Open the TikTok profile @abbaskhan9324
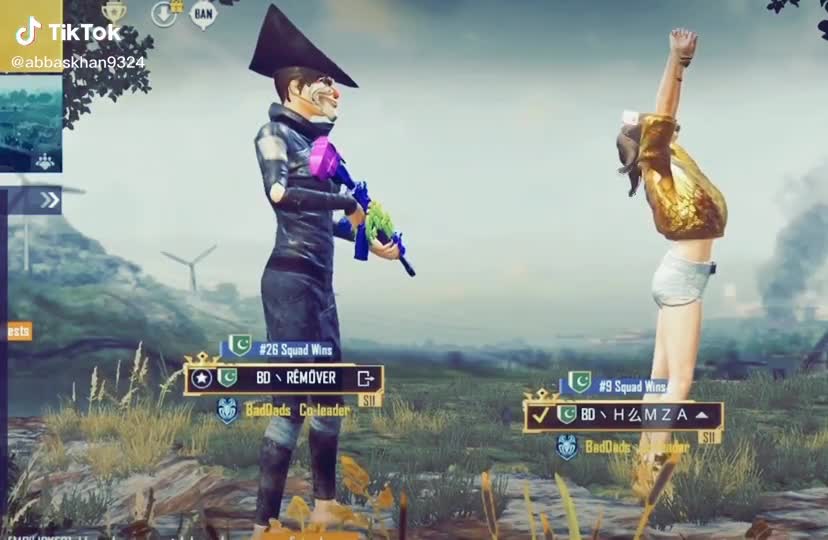Viewport: 828px width, 540px height. click(x=78, y=62)
